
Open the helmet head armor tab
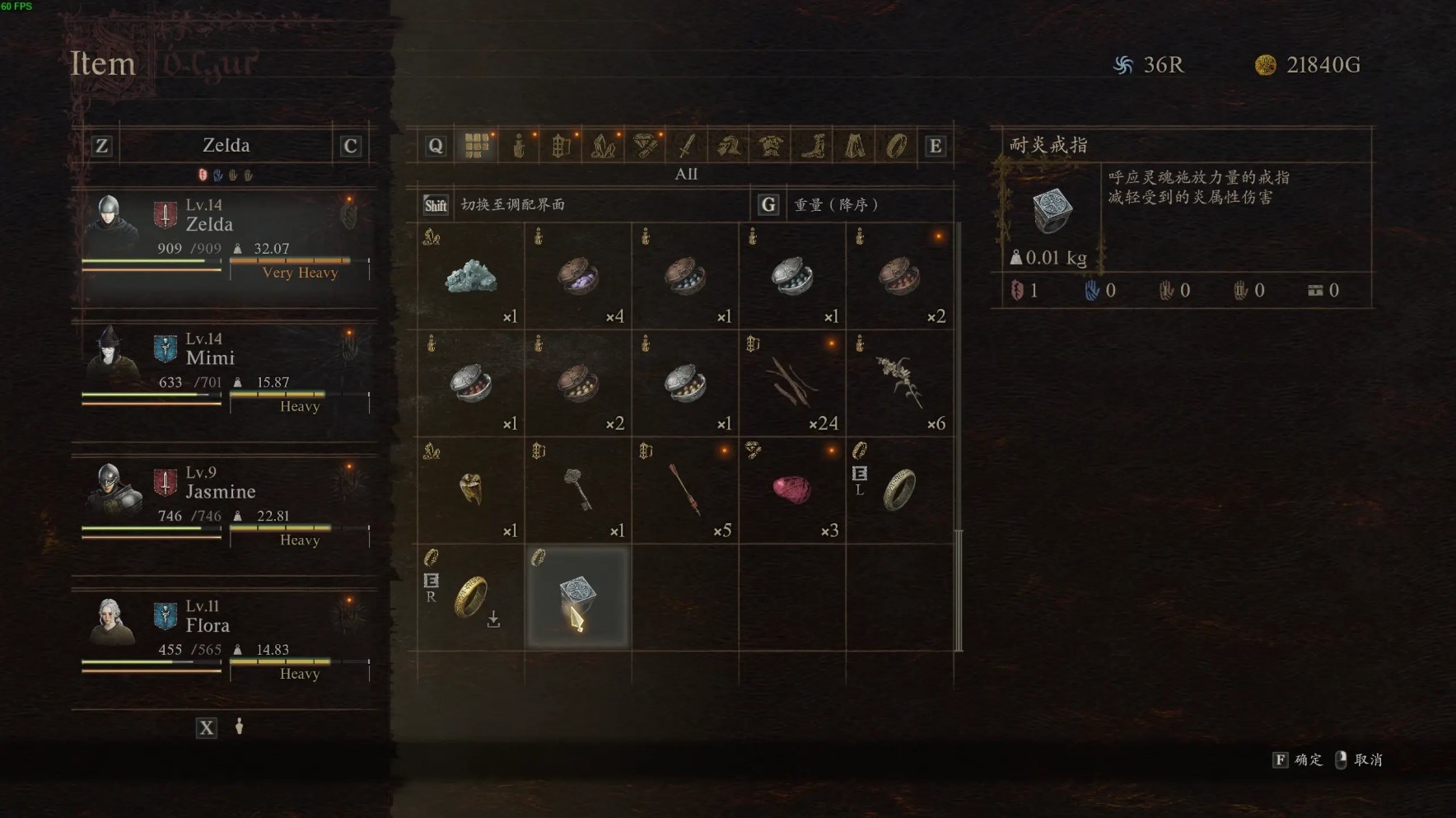pyautogui.click(x=728, y=146)
